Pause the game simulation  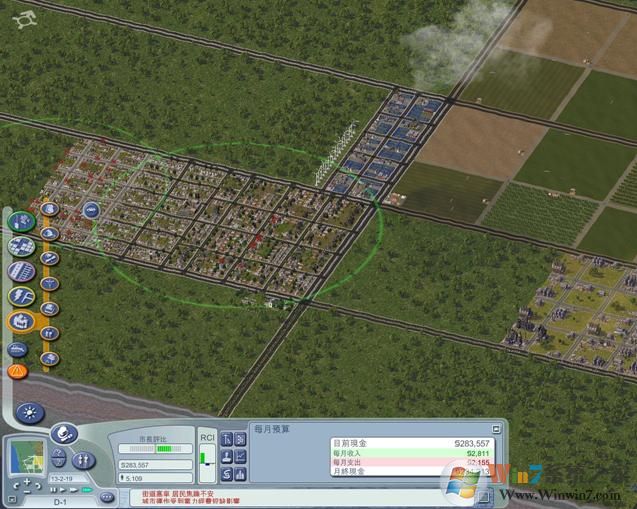coord(52,490)
